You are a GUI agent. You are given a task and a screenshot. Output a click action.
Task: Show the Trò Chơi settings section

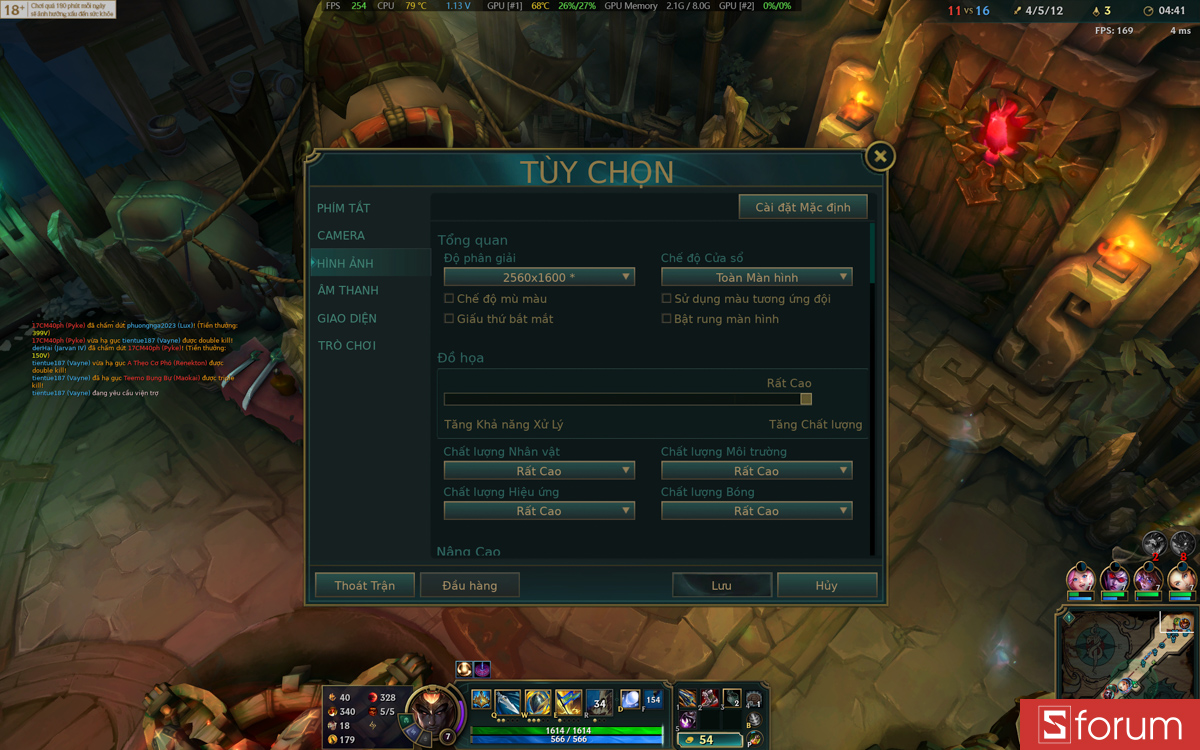pos(347,346)
